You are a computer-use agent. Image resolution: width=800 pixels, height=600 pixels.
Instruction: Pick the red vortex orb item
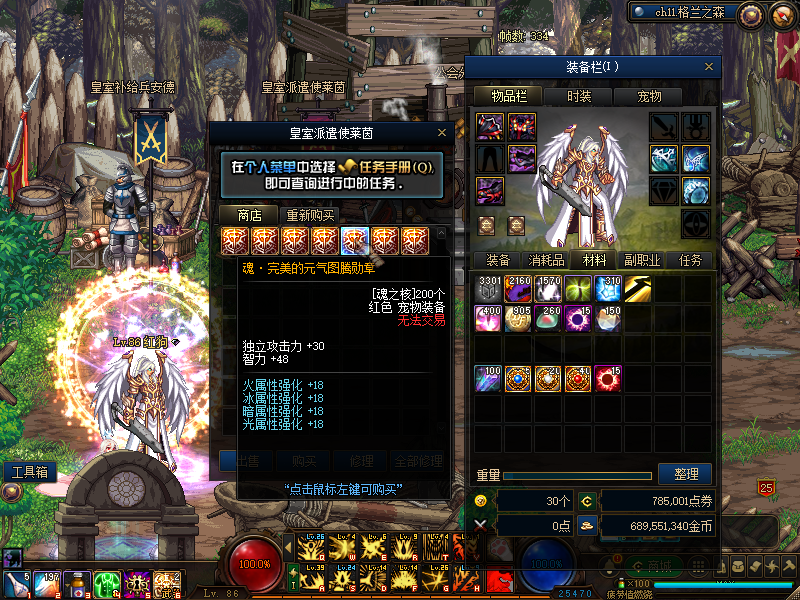point(609,379)
